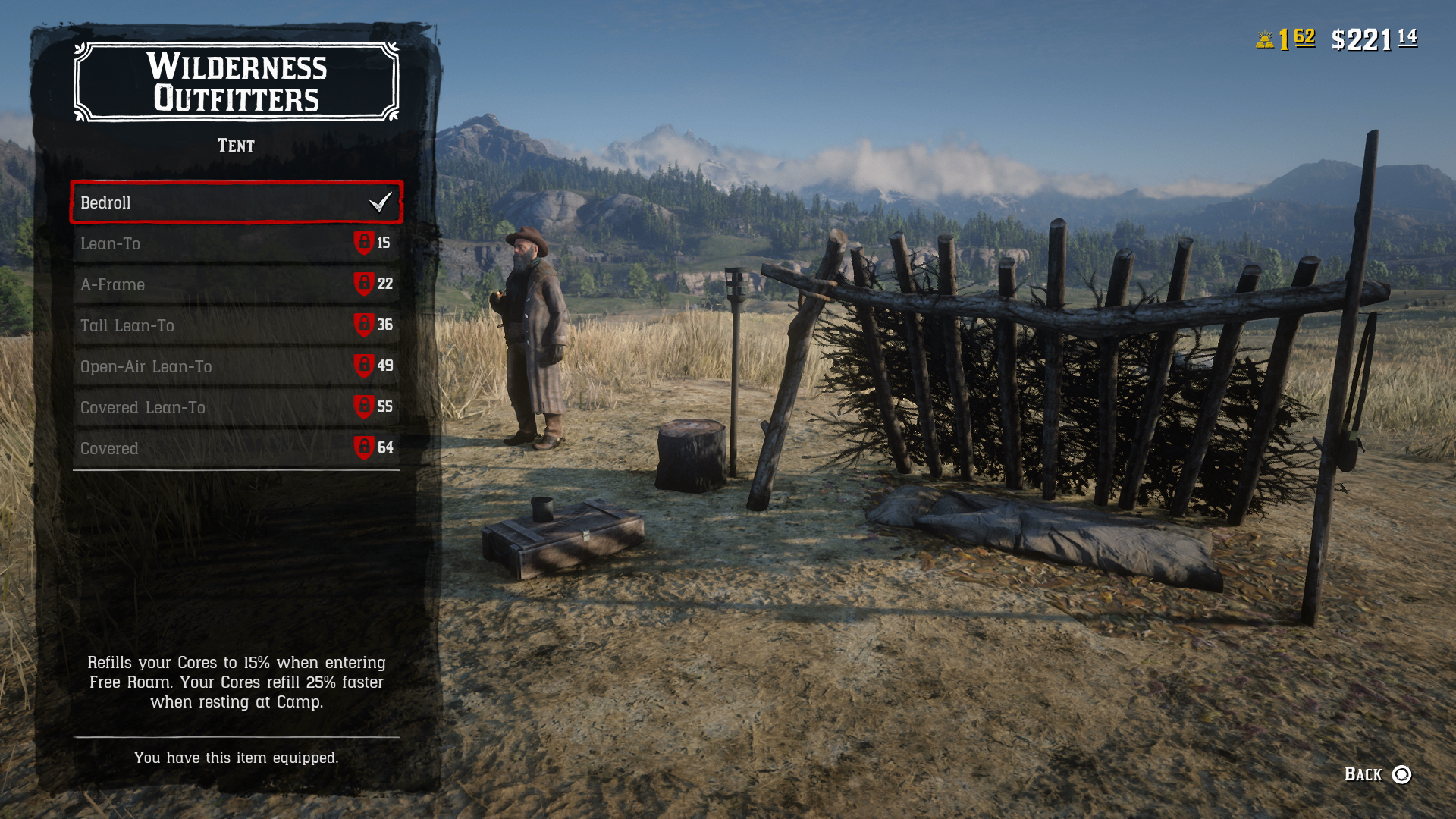Select the lock icon on Tall Lean-To
The image size is (1456, 819).
coord(364,325)
